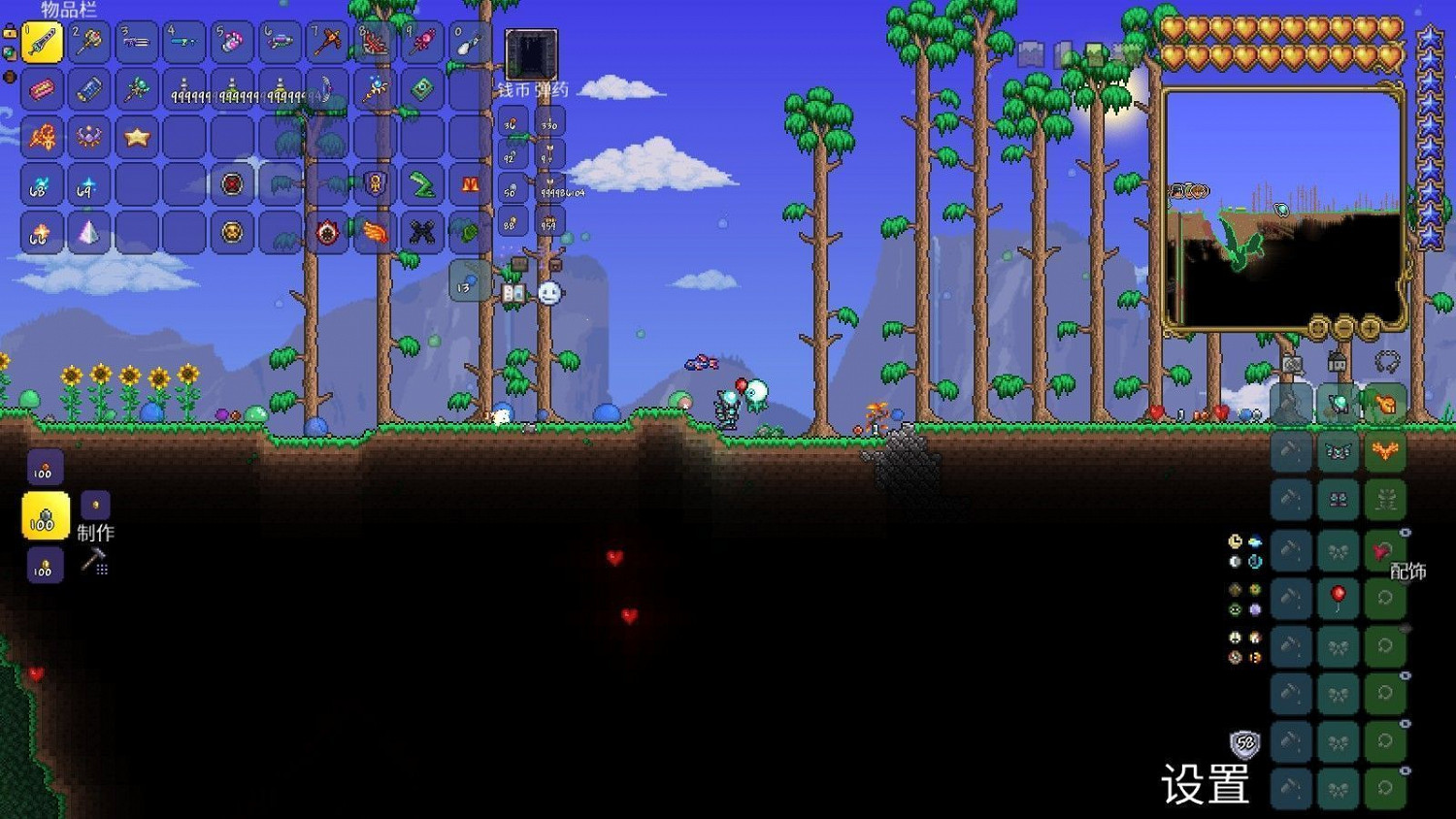Toggle visibility of the wings accessory slot
1456x819 pixels.
point(1406,531)
